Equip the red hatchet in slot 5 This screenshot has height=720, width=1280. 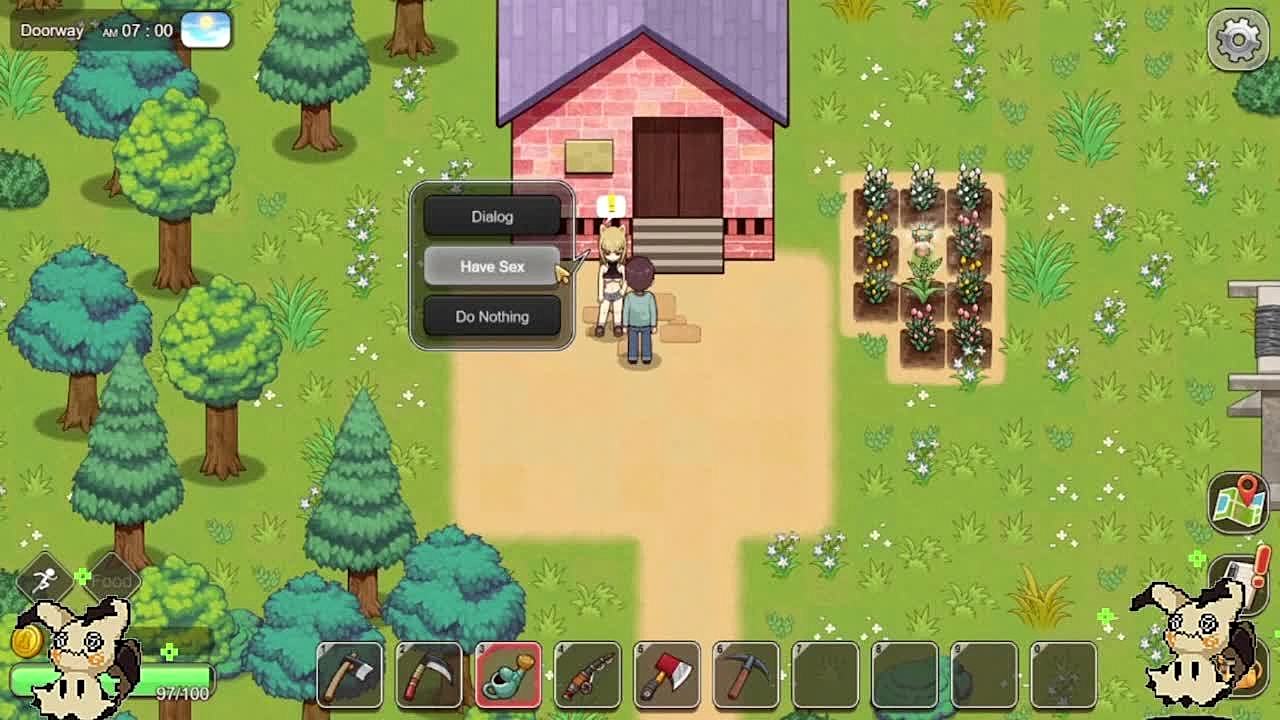(666, 675)
